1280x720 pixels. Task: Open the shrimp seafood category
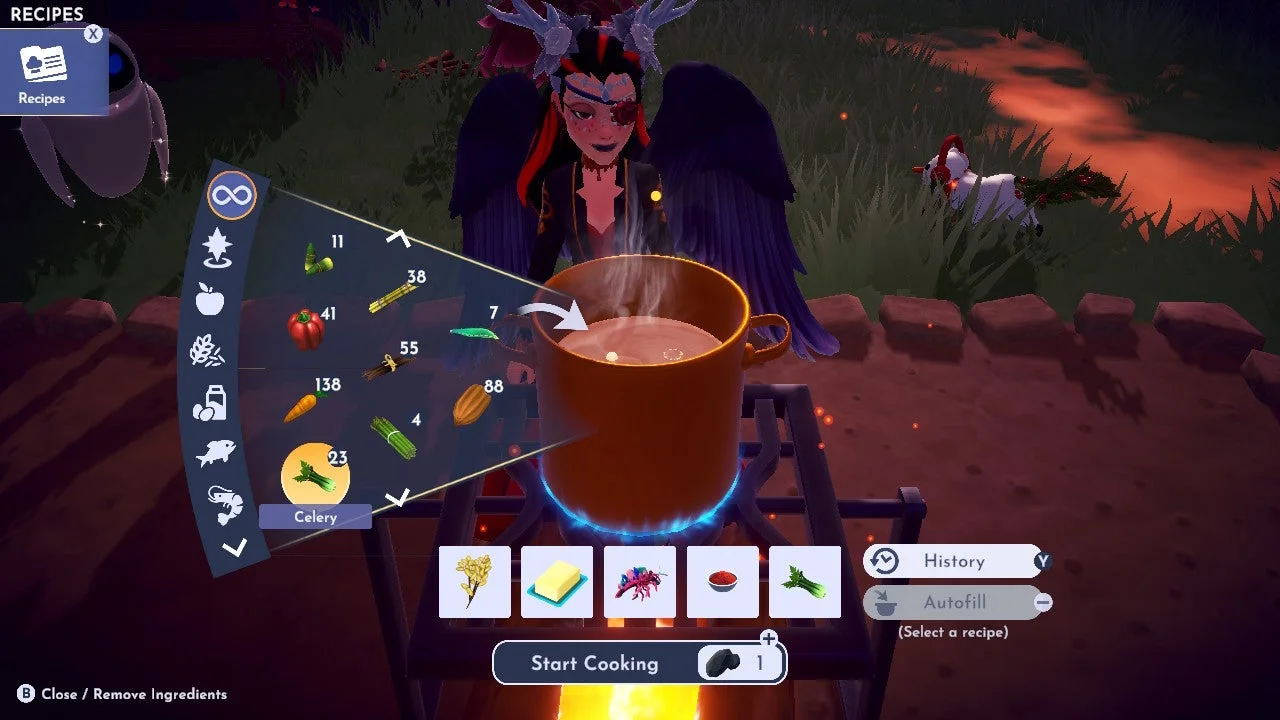click(x=224, y=503)
